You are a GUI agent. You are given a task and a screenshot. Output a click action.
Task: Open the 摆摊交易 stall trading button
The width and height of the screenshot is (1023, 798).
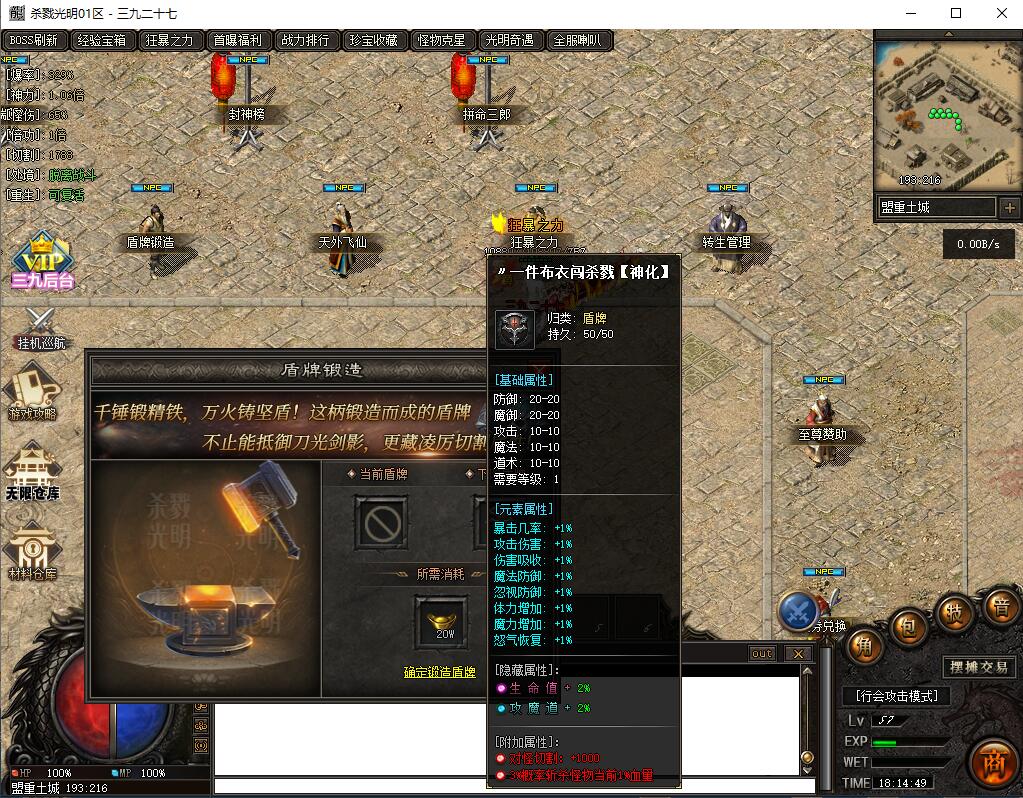(x=978, y=667)
